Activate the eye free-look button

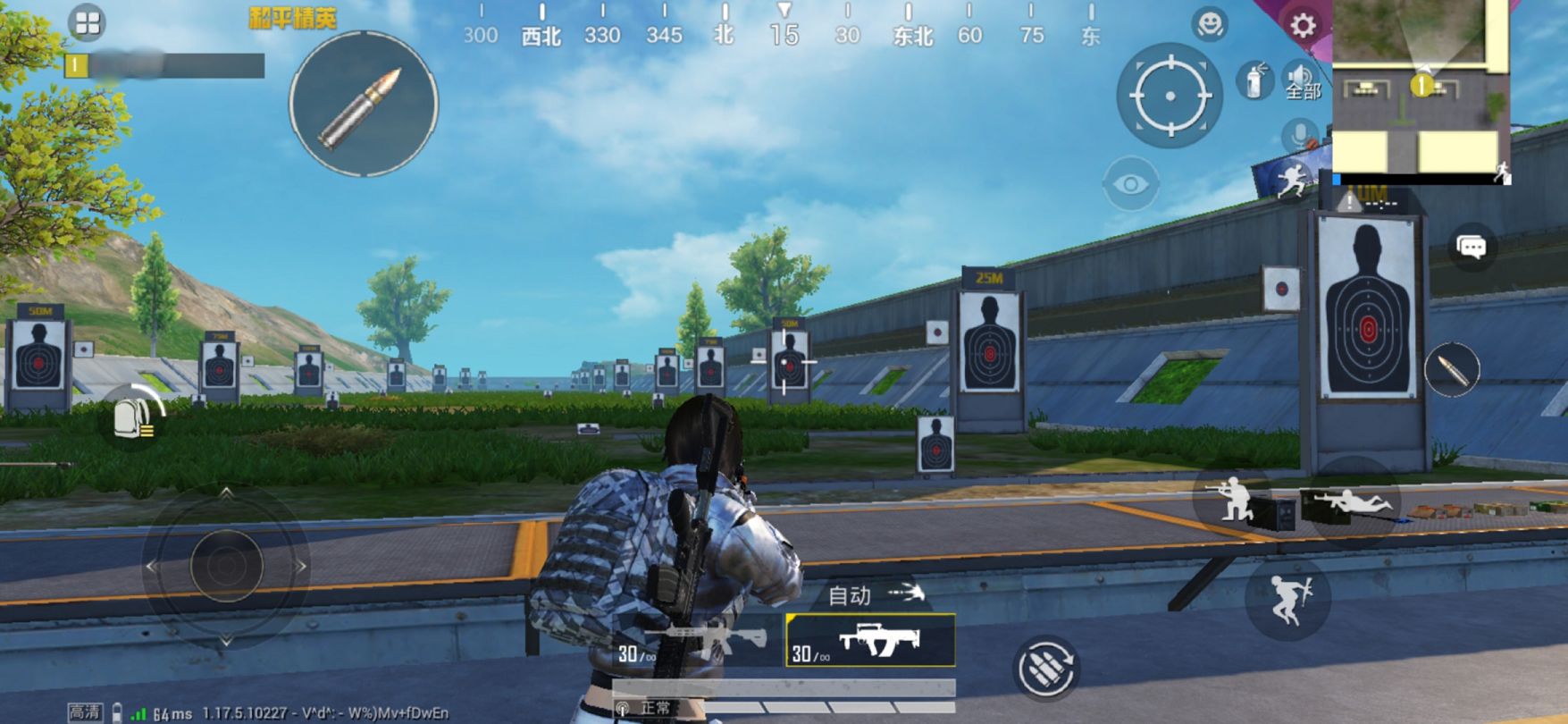[x=1130, y=184]
